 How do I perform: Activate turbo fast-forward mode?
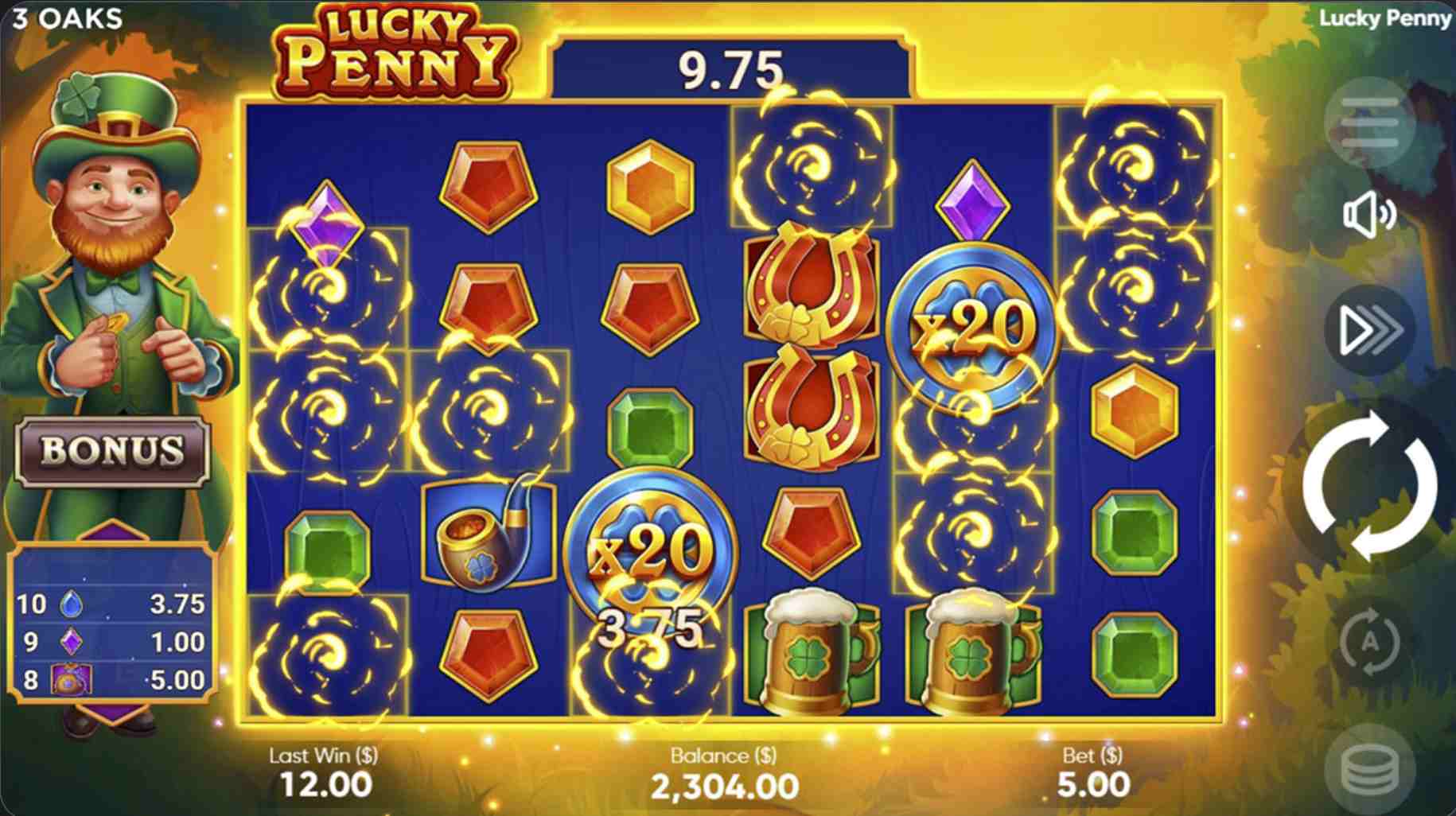click(1369, 329)
